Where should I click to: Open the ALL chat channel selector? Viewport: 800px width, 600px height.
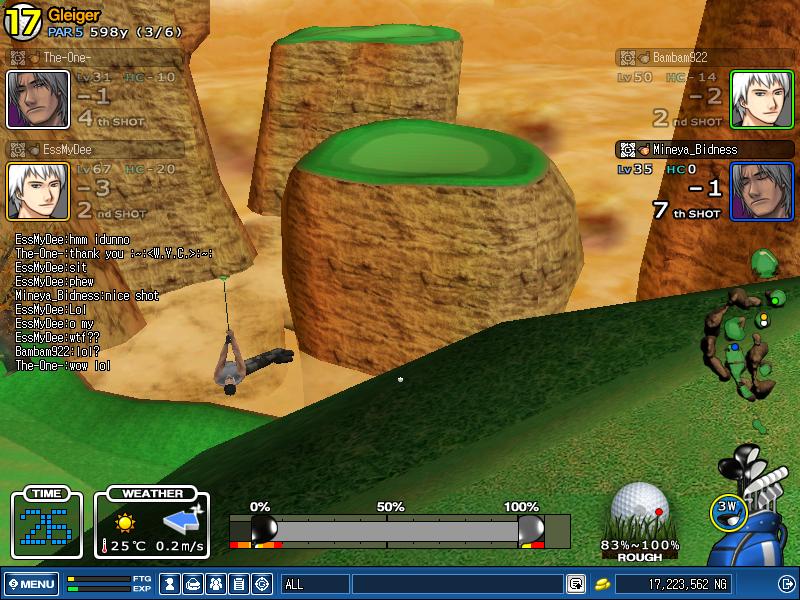point(313,584)
